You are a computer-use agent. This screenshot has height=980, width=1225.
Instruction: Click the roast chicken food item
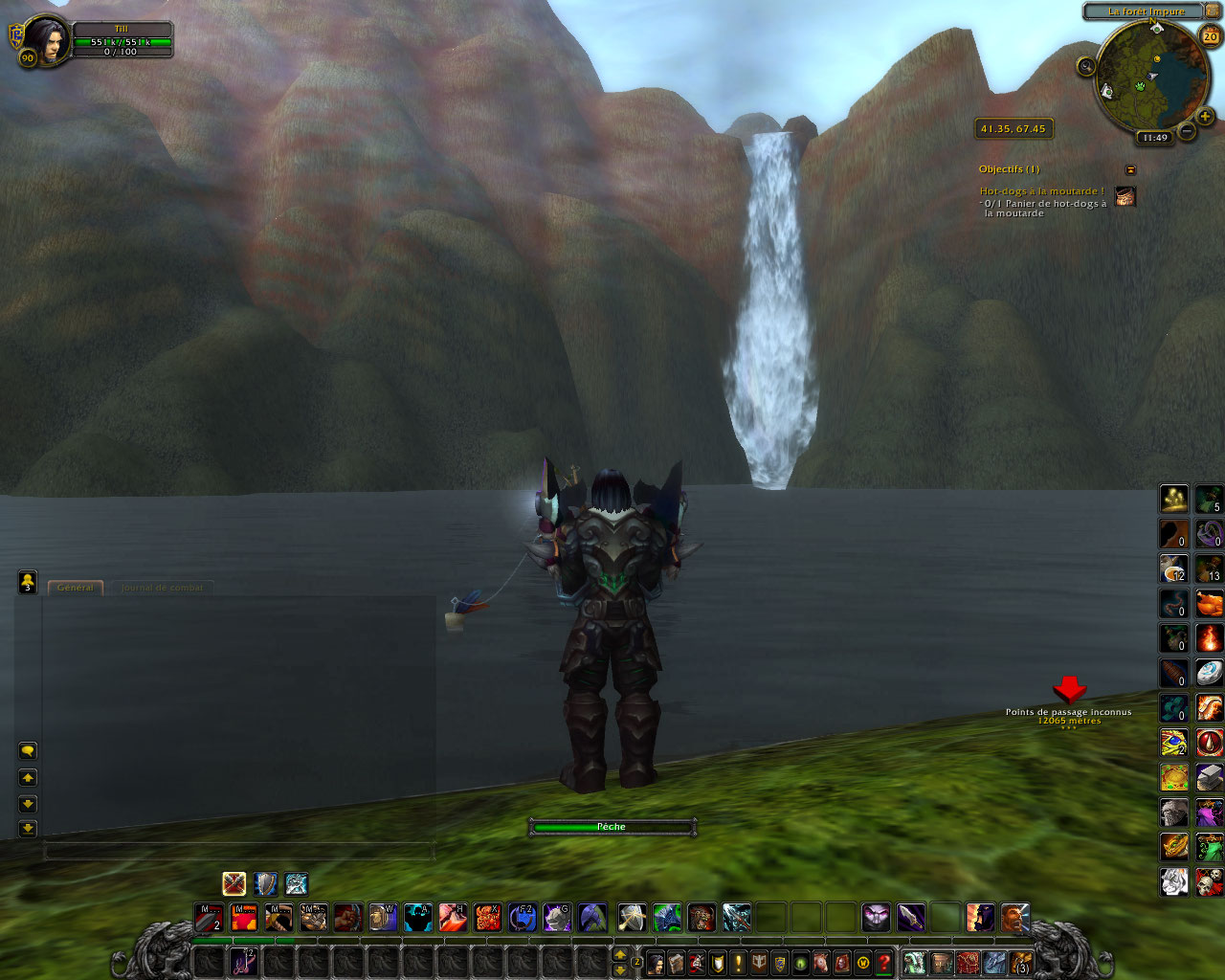(x=1210, y=603)
